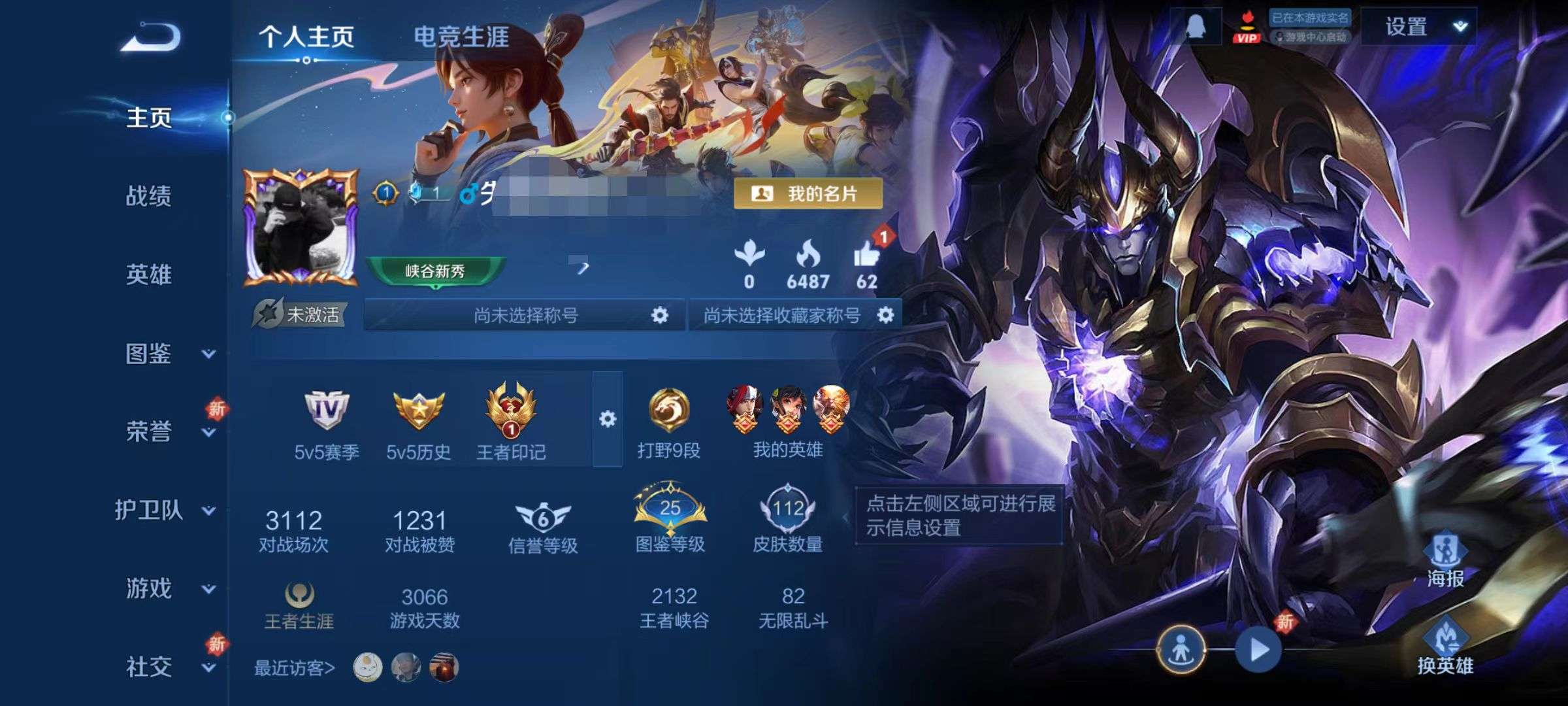Open 战绩 from the sidebar
The image size is (1568, 706).
[148, 196]
